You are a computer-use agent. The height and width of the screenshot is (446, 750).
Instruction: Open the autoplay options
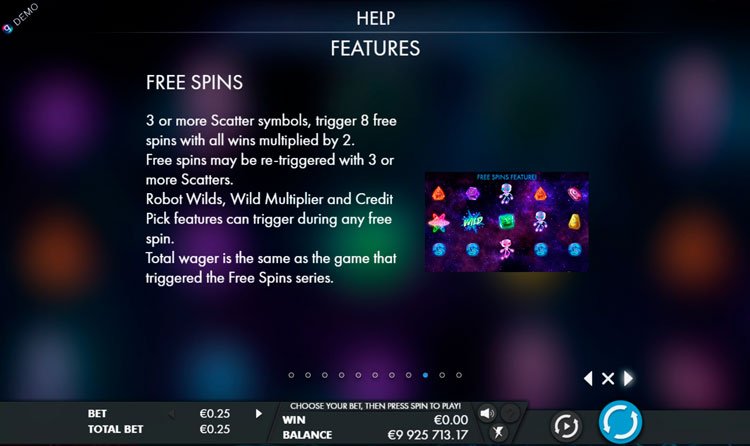pyautogui.click(x=566, y=424)
